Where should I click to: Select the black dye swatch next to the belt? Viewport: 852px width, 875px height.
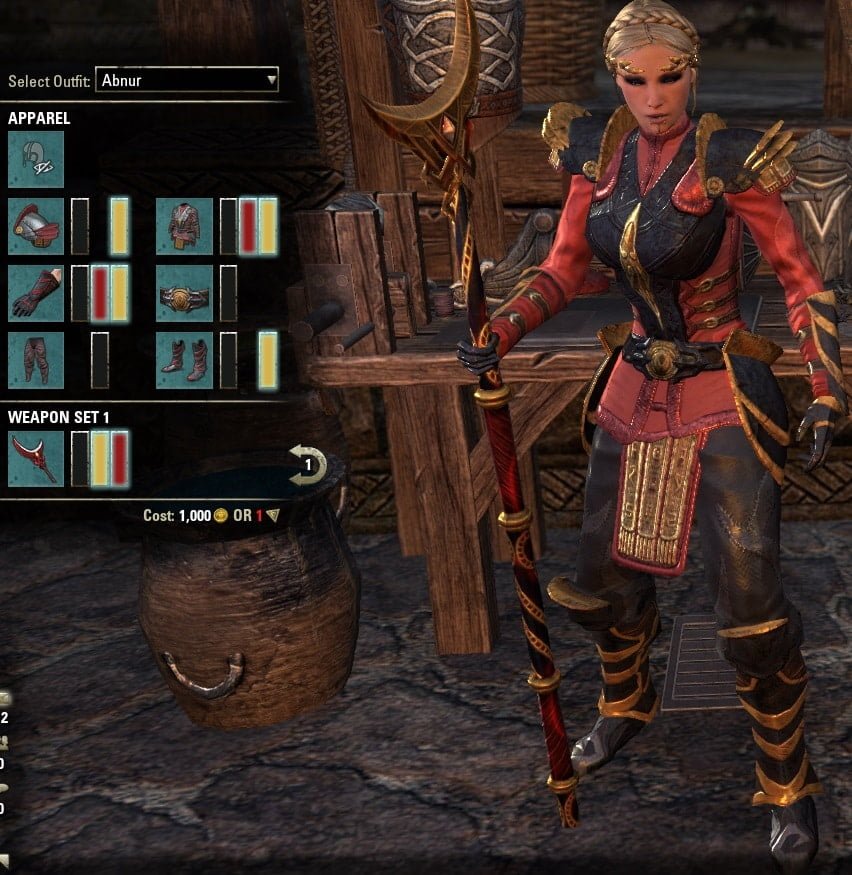pos(228,293)
